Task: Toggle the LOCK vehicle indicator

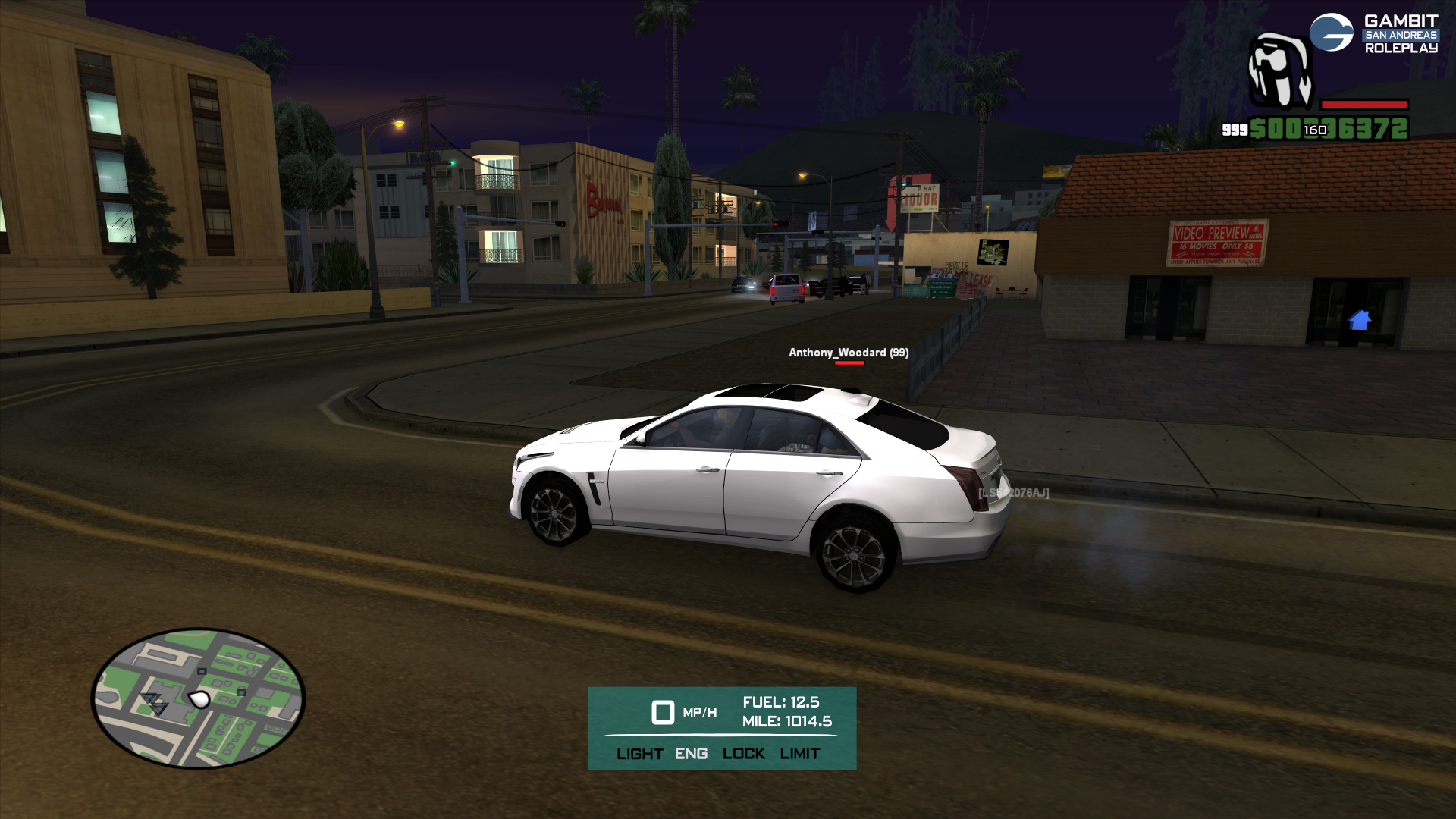Action: click(x=743, y=754)
